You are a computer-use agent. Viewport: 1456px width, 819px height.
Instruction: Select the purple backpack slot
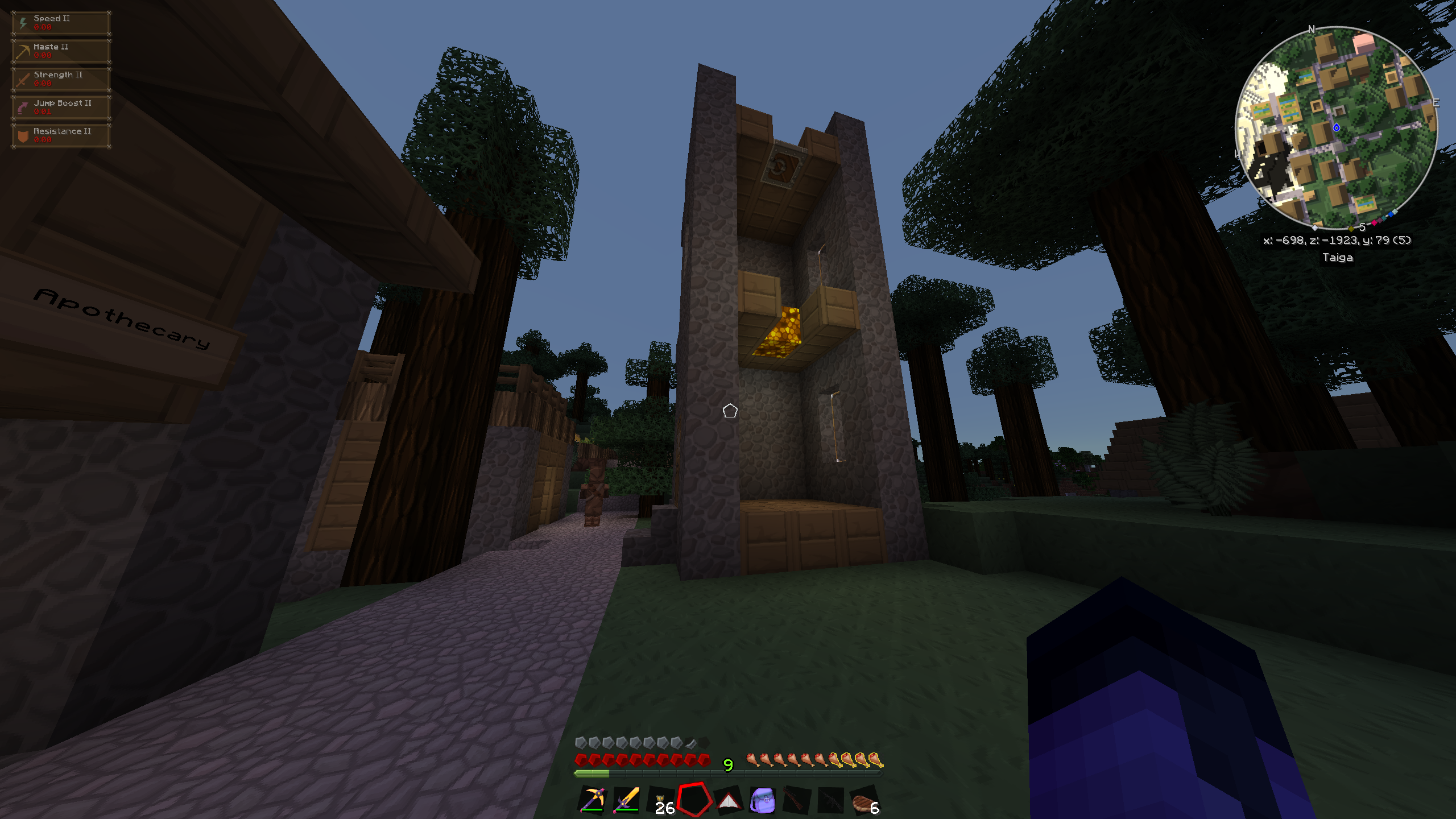pyautogui.click(x=763, y=801)
